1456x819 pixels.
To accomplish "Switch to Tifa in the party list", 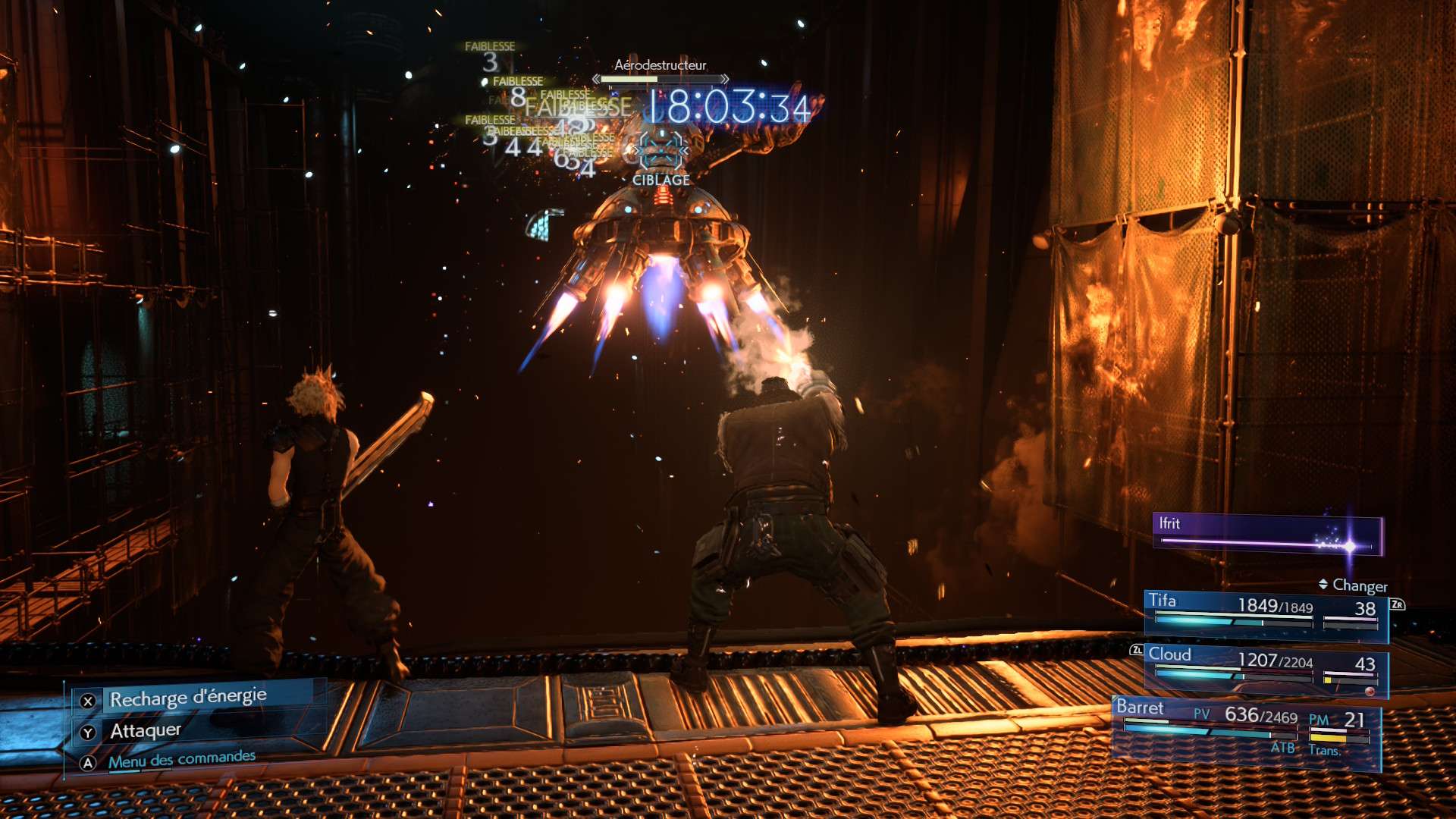I will 1265,613.
